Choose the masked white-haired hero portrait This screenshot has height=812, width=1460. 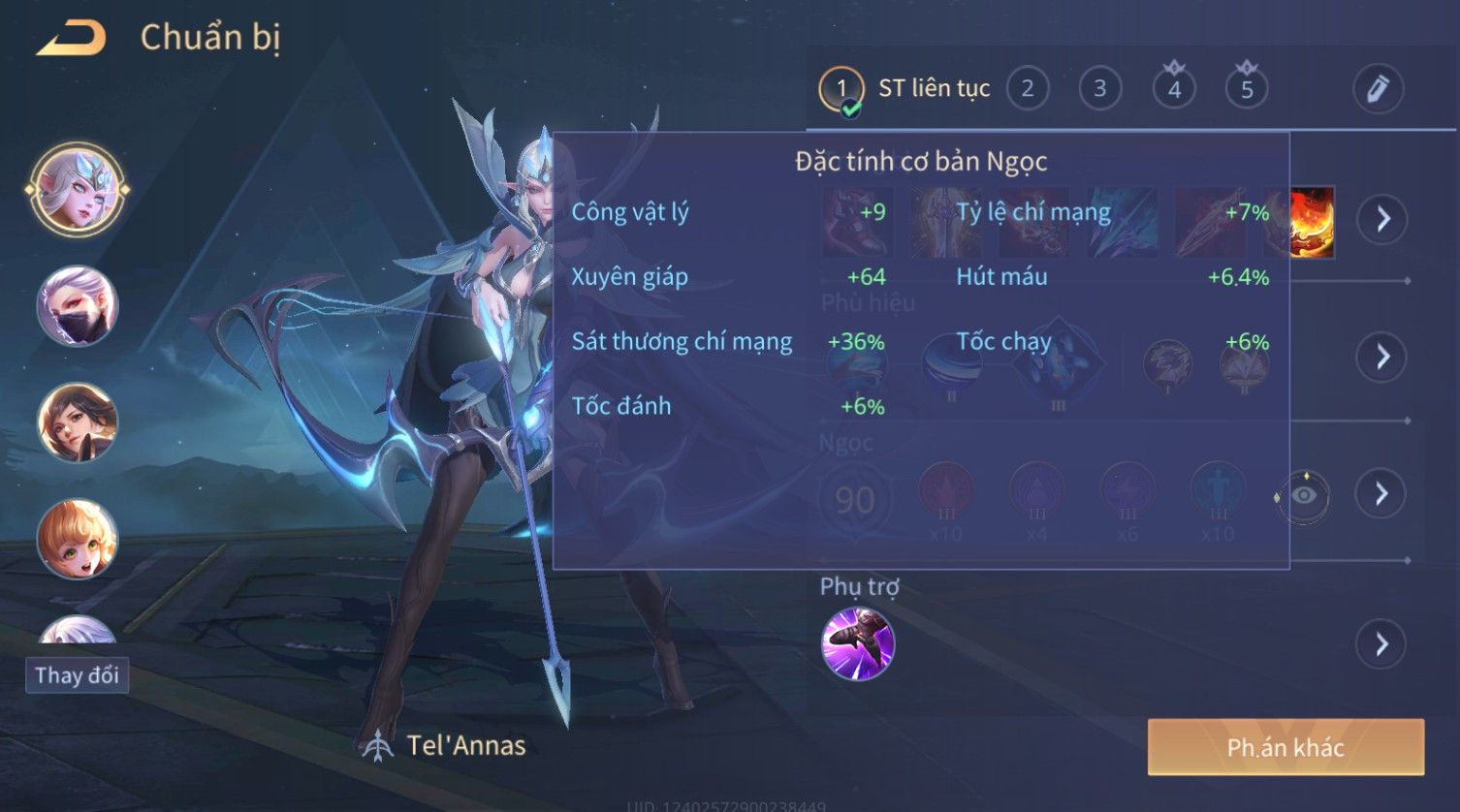tap(77, 306)
